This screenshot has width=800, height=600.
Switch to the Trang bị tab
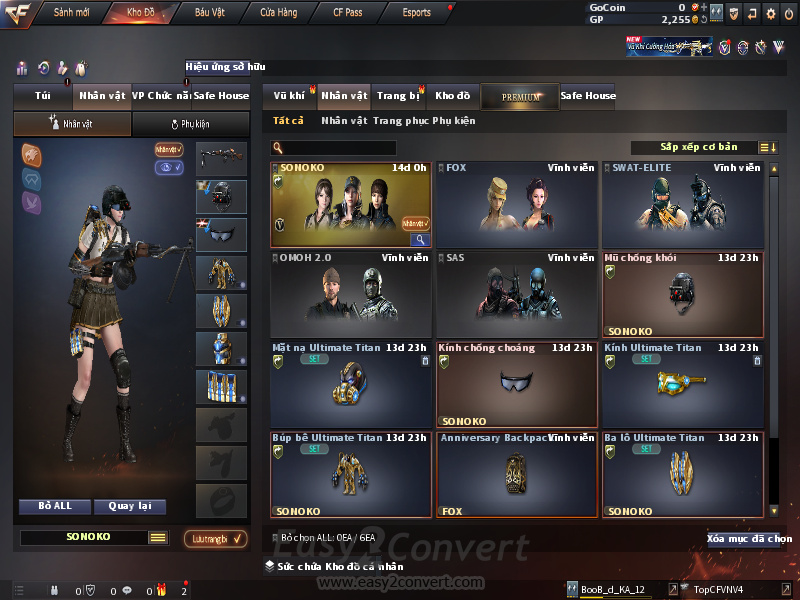(x=398, y=96)
